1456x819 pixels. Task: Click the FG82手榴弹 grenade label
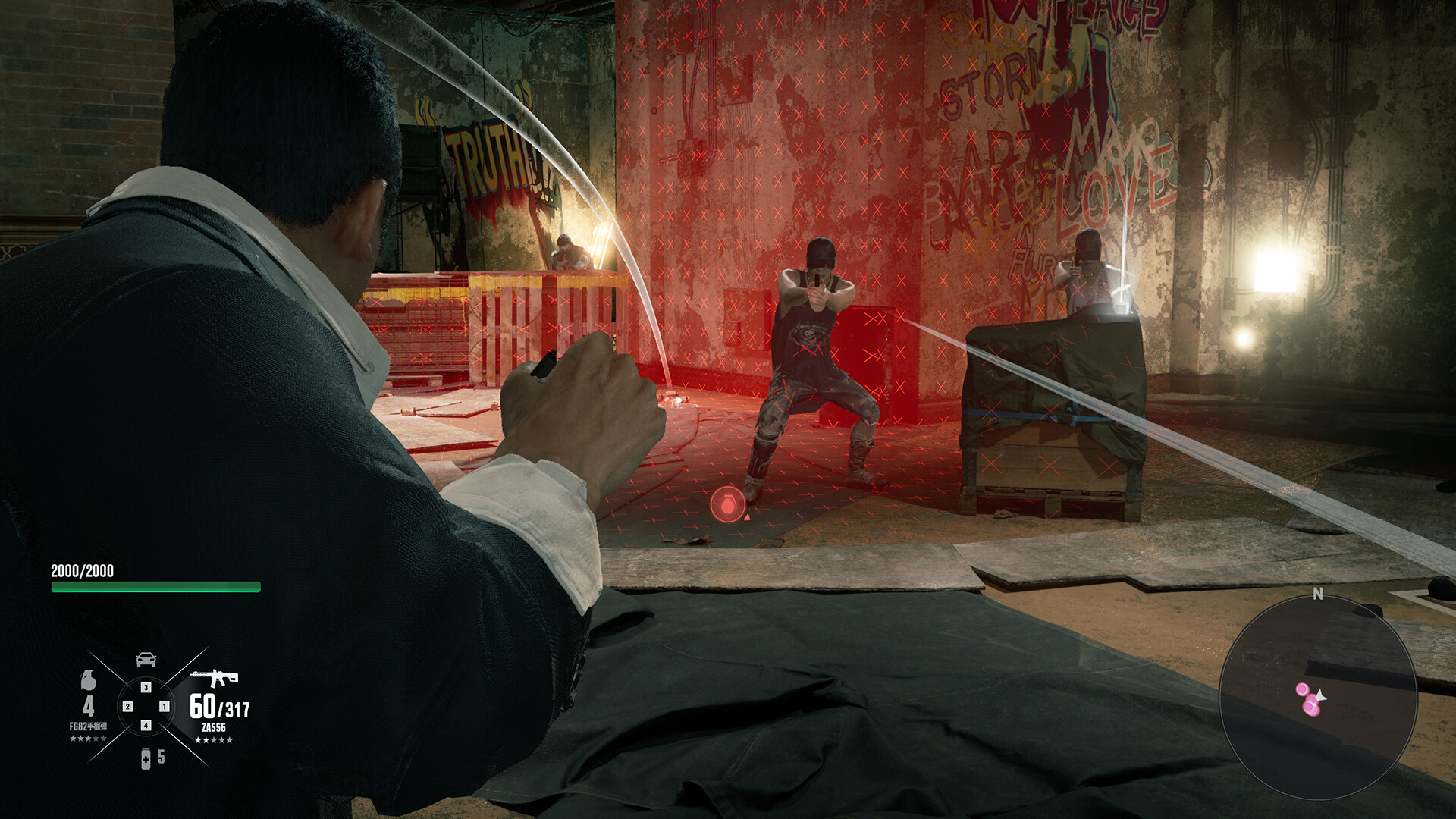tap(89, 726)
